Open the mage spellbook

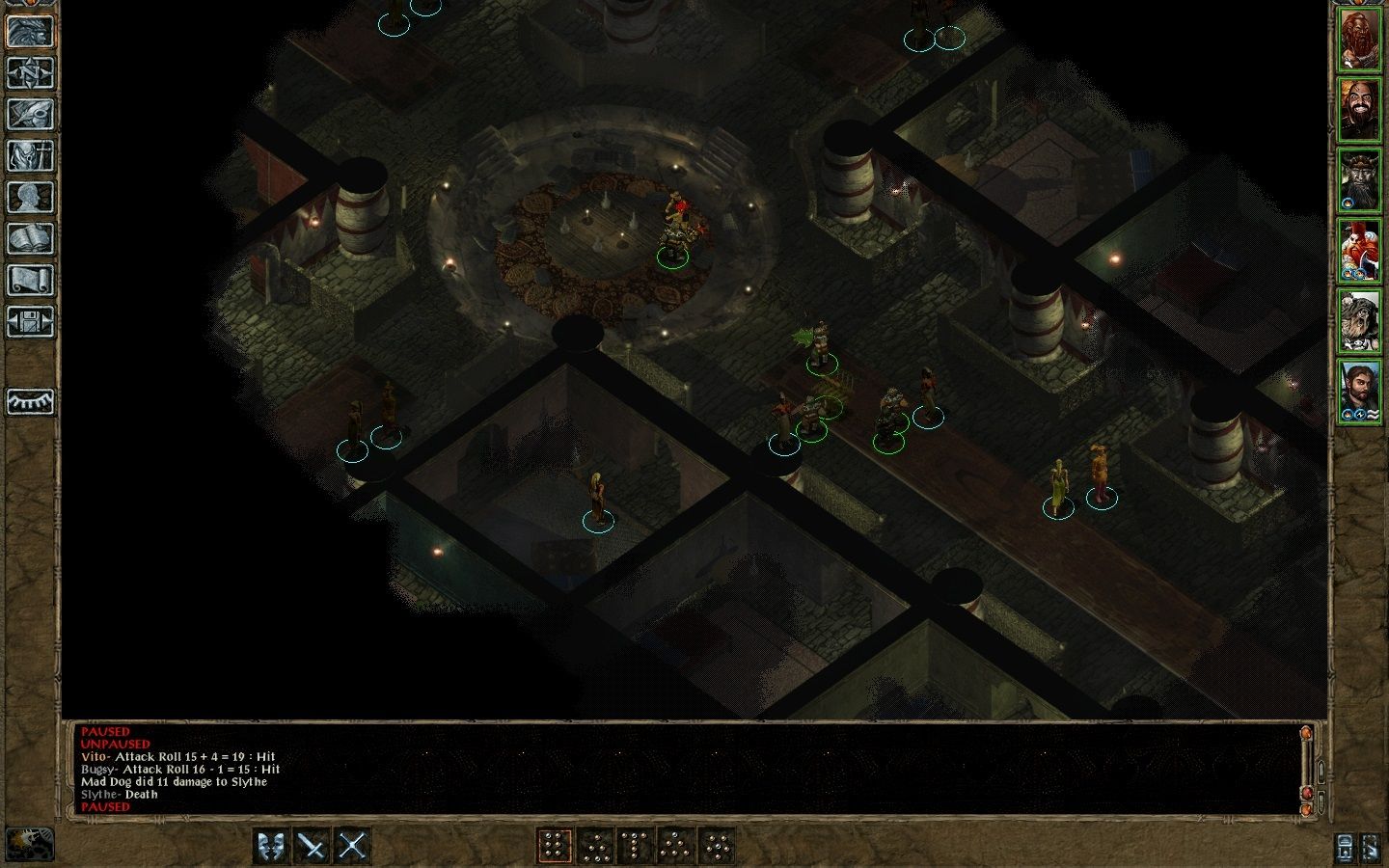click(x=30, y=238)
